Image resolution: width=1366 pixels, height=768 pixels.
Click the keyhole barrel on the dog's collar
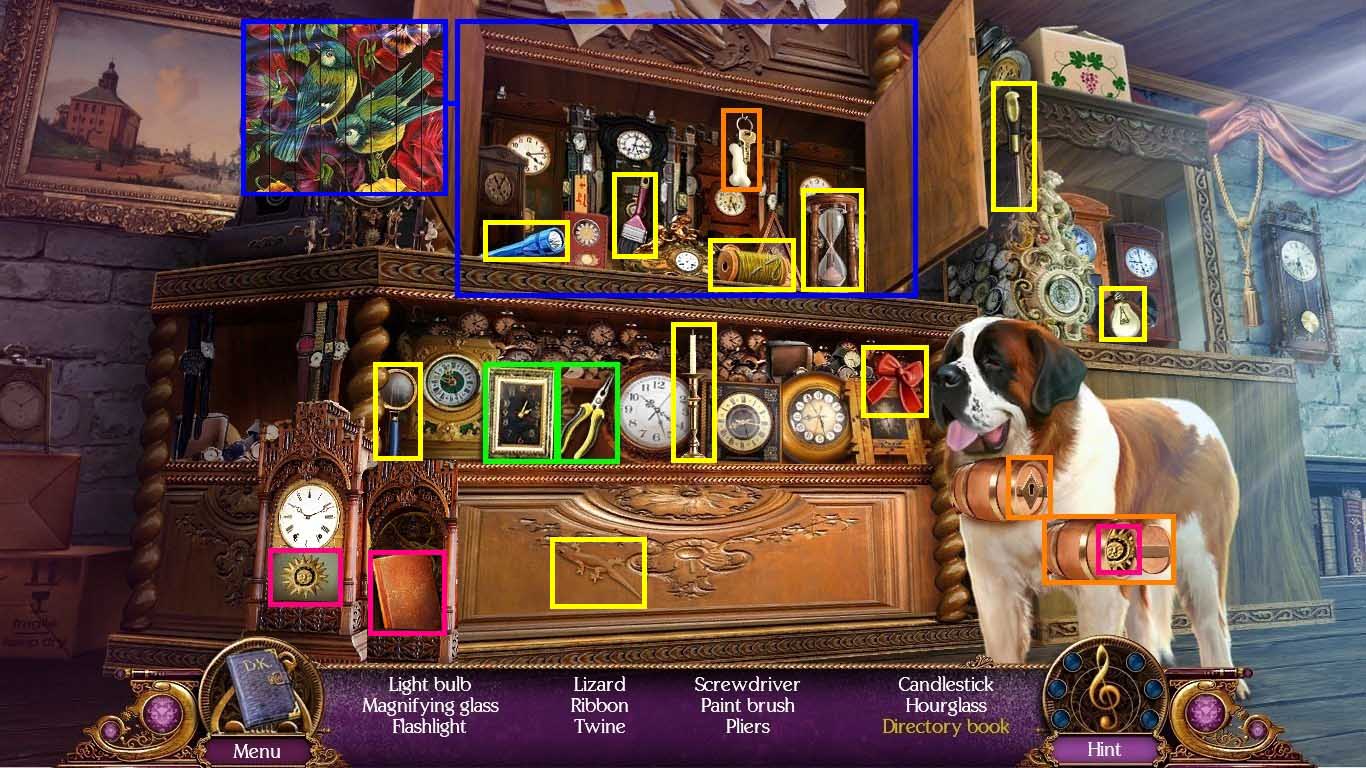pyautogui.click(x=1032, y=488)
